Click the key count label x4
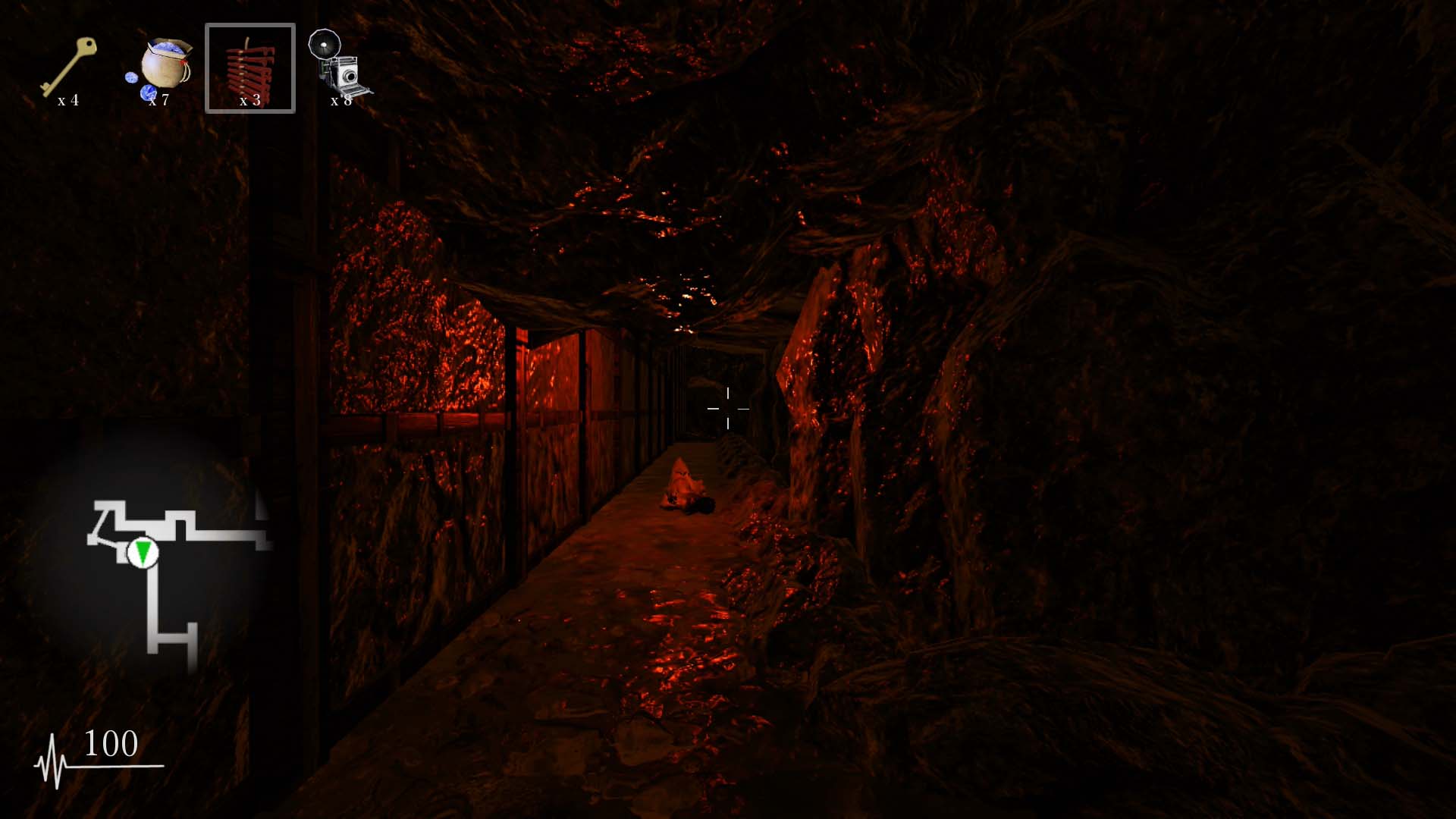The width and height of the screenshot is (1456, 819). point(69,99)
